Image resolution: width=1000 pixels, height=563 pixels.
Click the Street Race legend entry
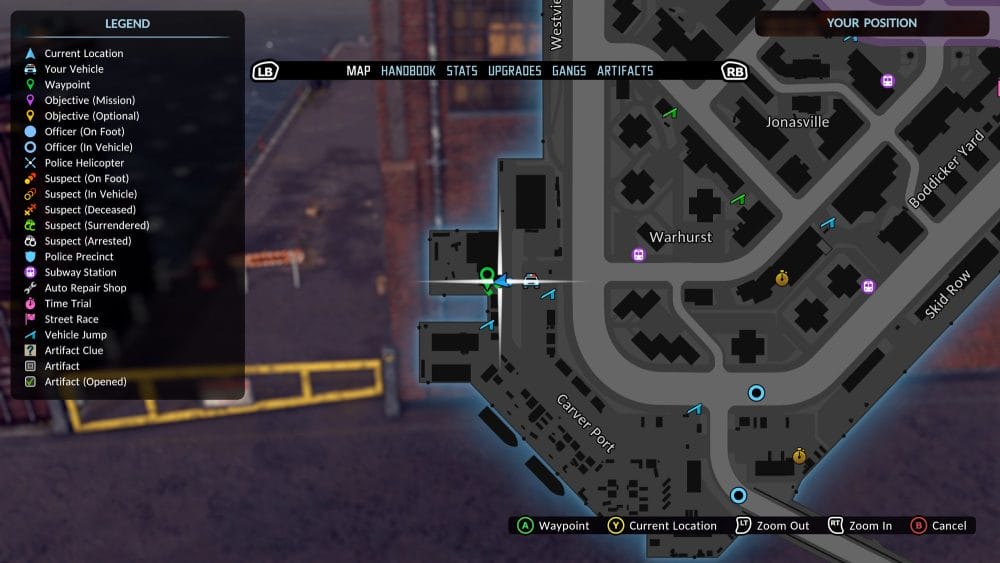71,319
